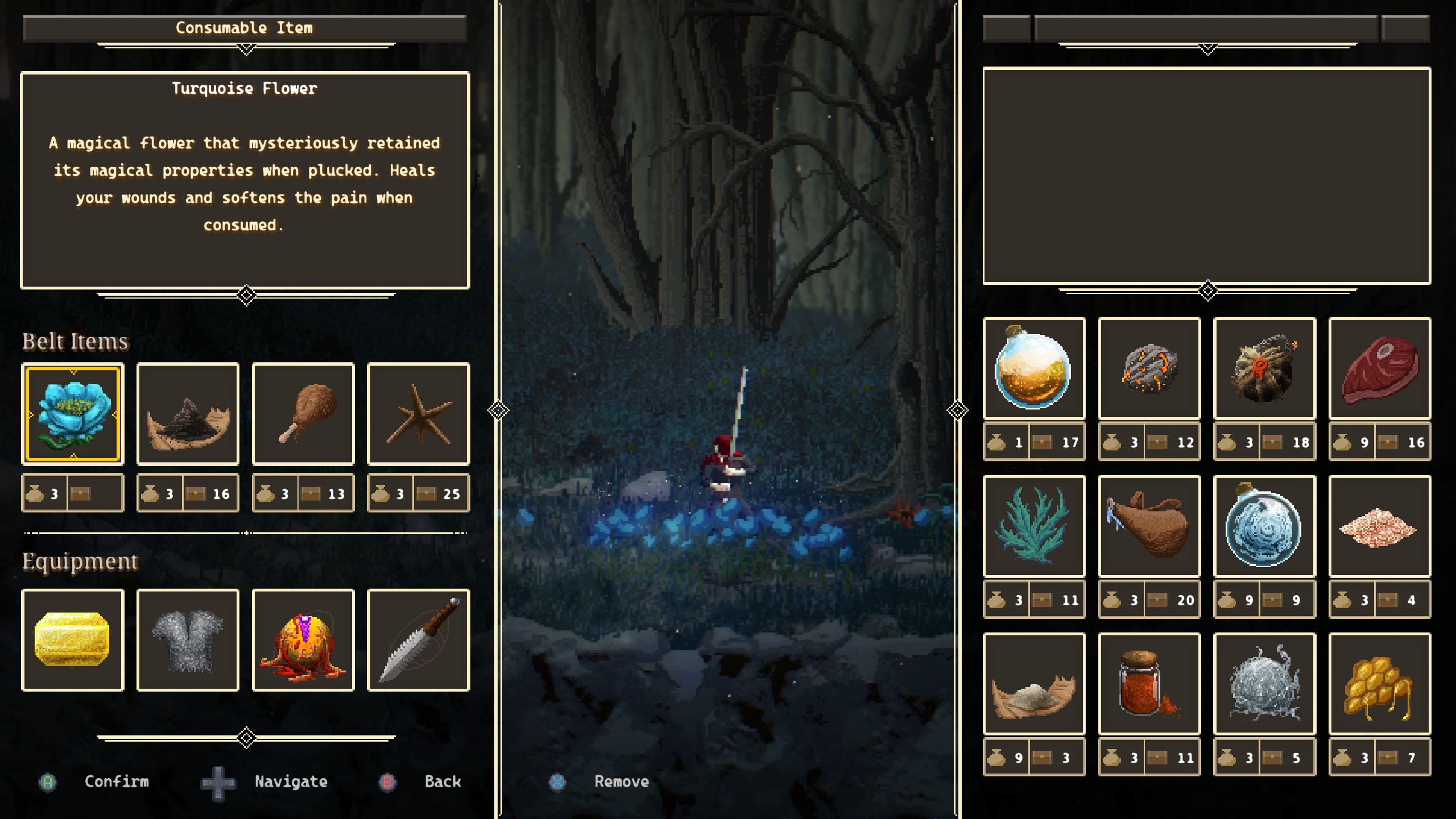Pick the brown starfish belt item
Screen dimensions: 1456x819
click(x=419, y=414)
